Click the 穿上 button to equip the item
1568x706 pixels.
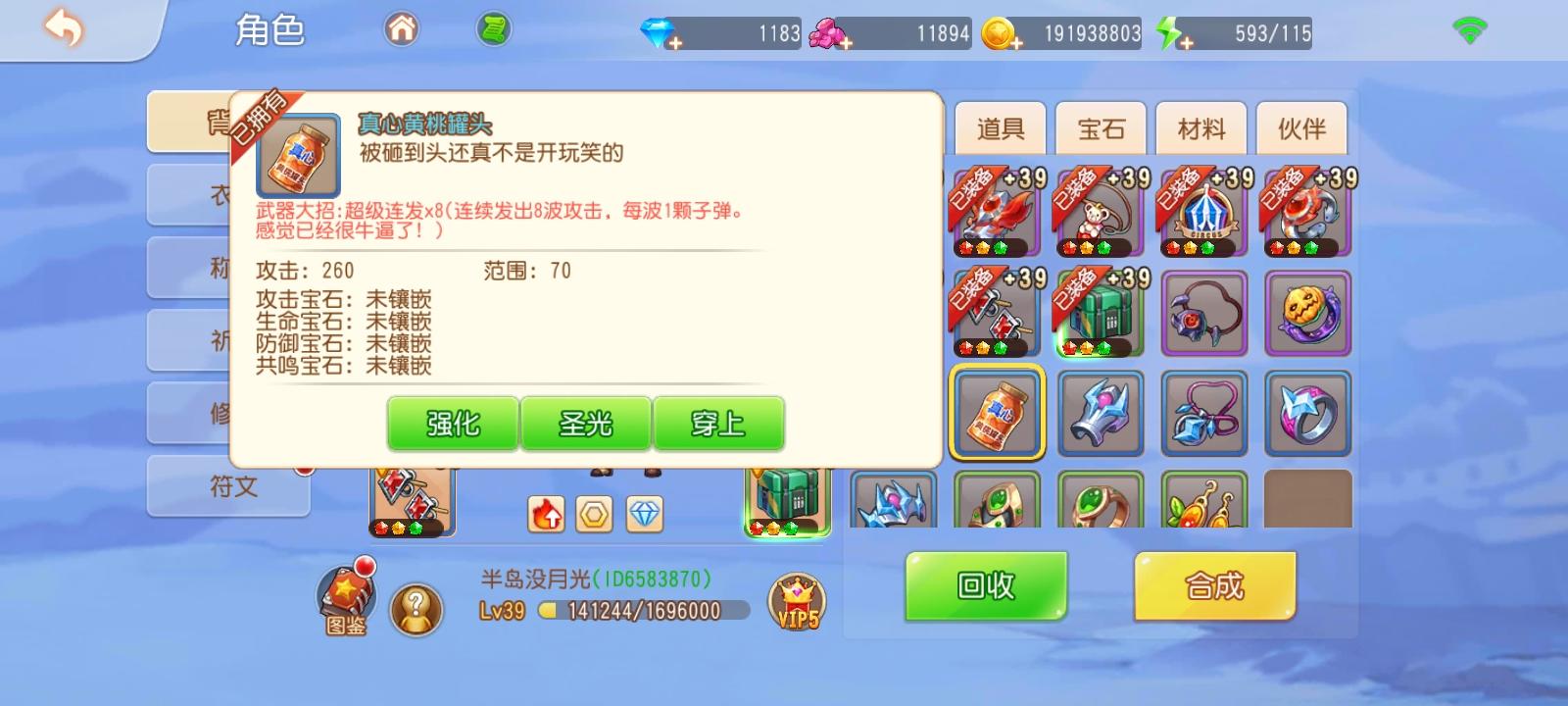(720, 424)
